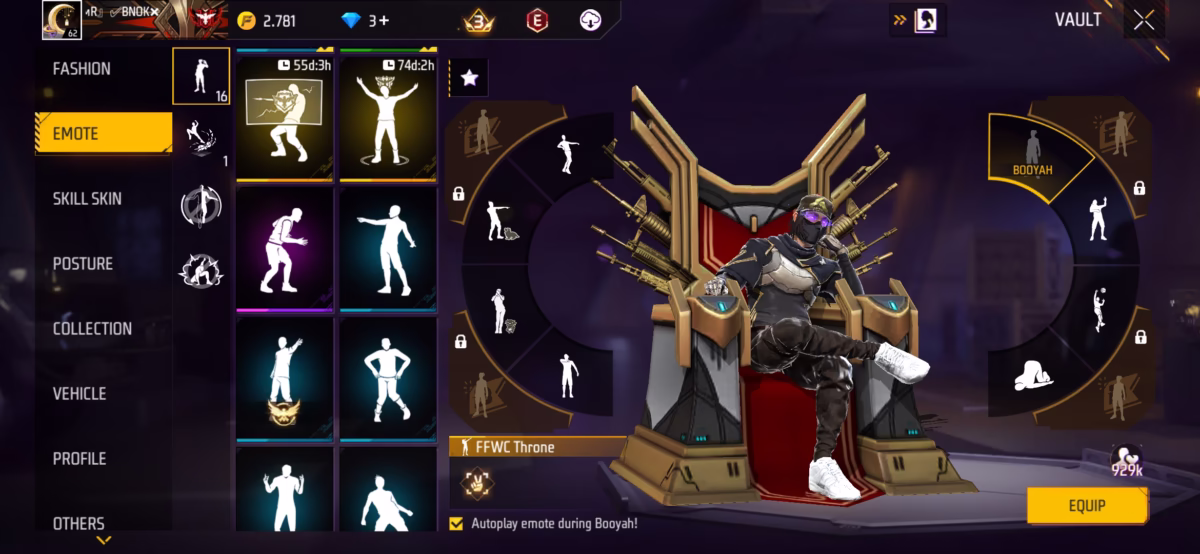The height and width of the screenshot is (554, 1200).
Task: Open the star favorites filter
Action: point(469,78)
